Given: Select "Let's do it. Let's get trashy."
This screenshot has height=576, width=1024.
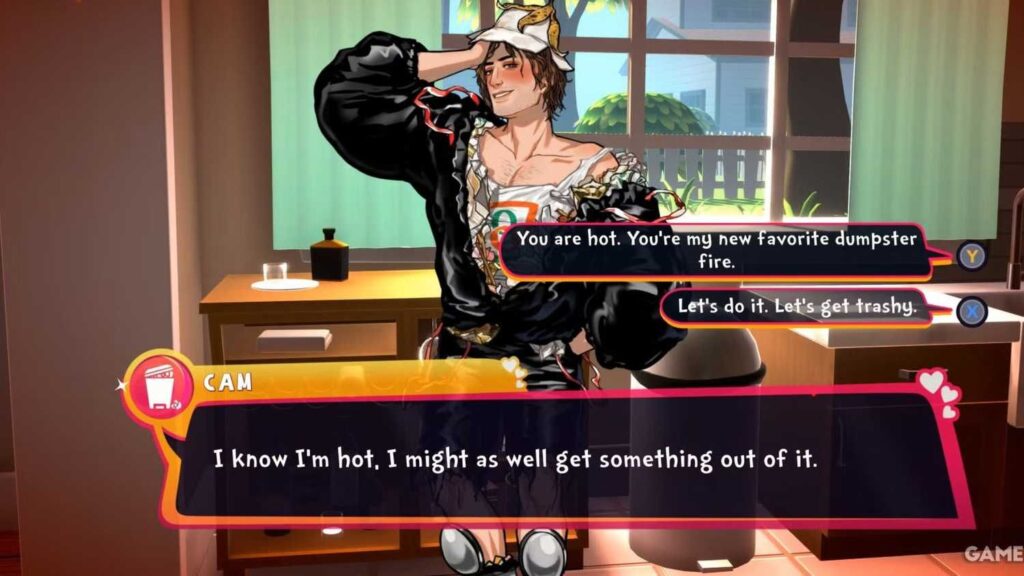Looking at the screenshot, I should coord(796,308).
